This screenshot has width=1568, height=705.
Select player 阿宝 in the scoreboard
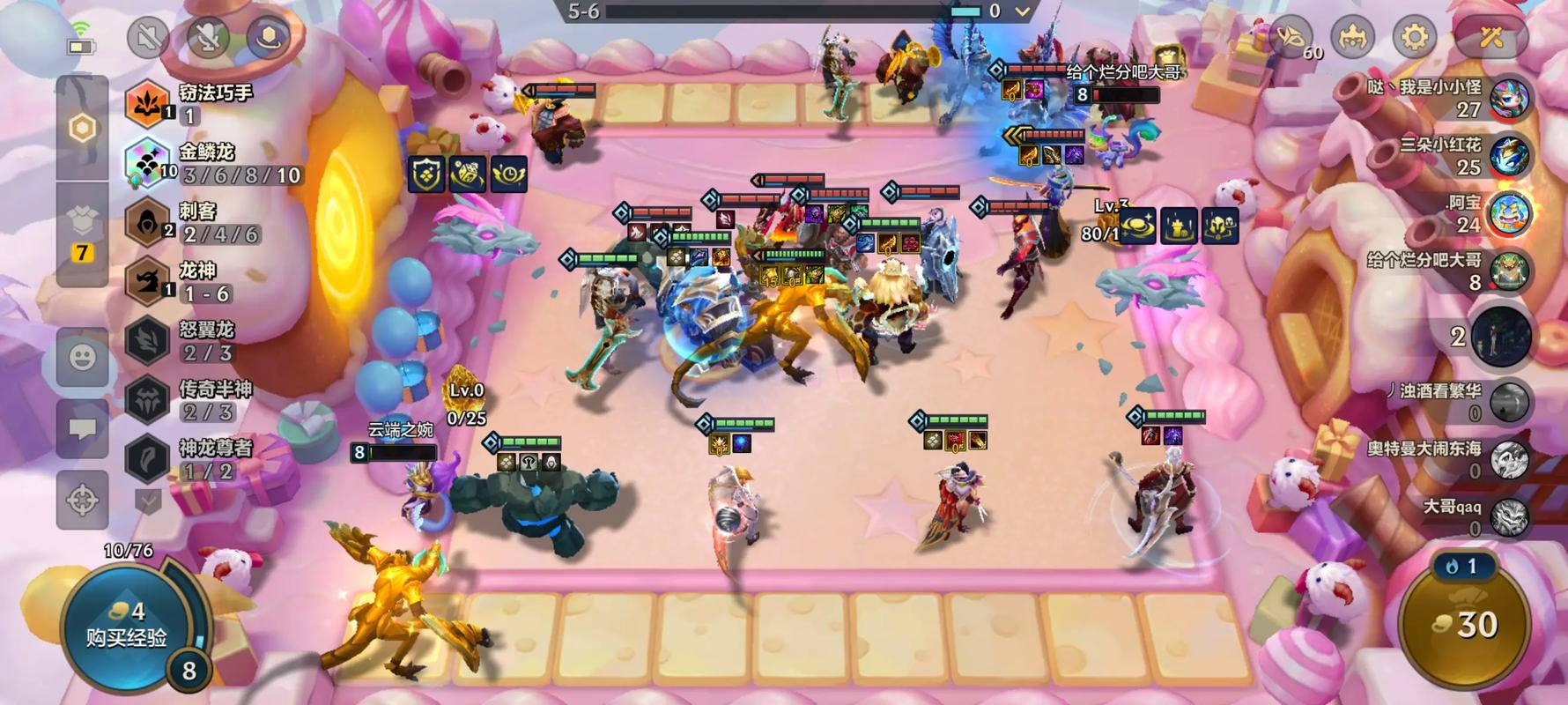tap(1509, 213)
